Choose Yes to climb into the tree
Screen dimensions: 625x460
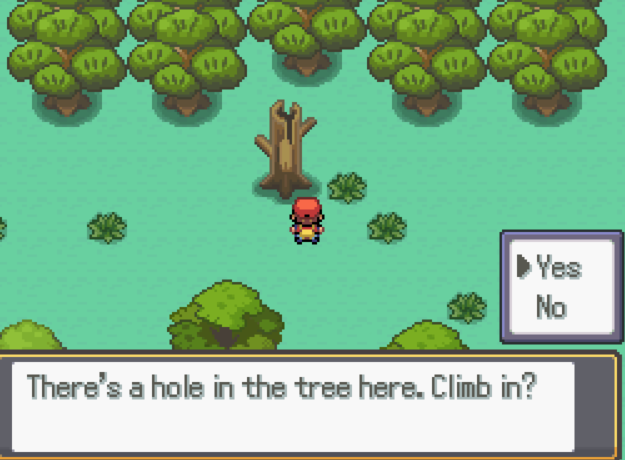558,268
